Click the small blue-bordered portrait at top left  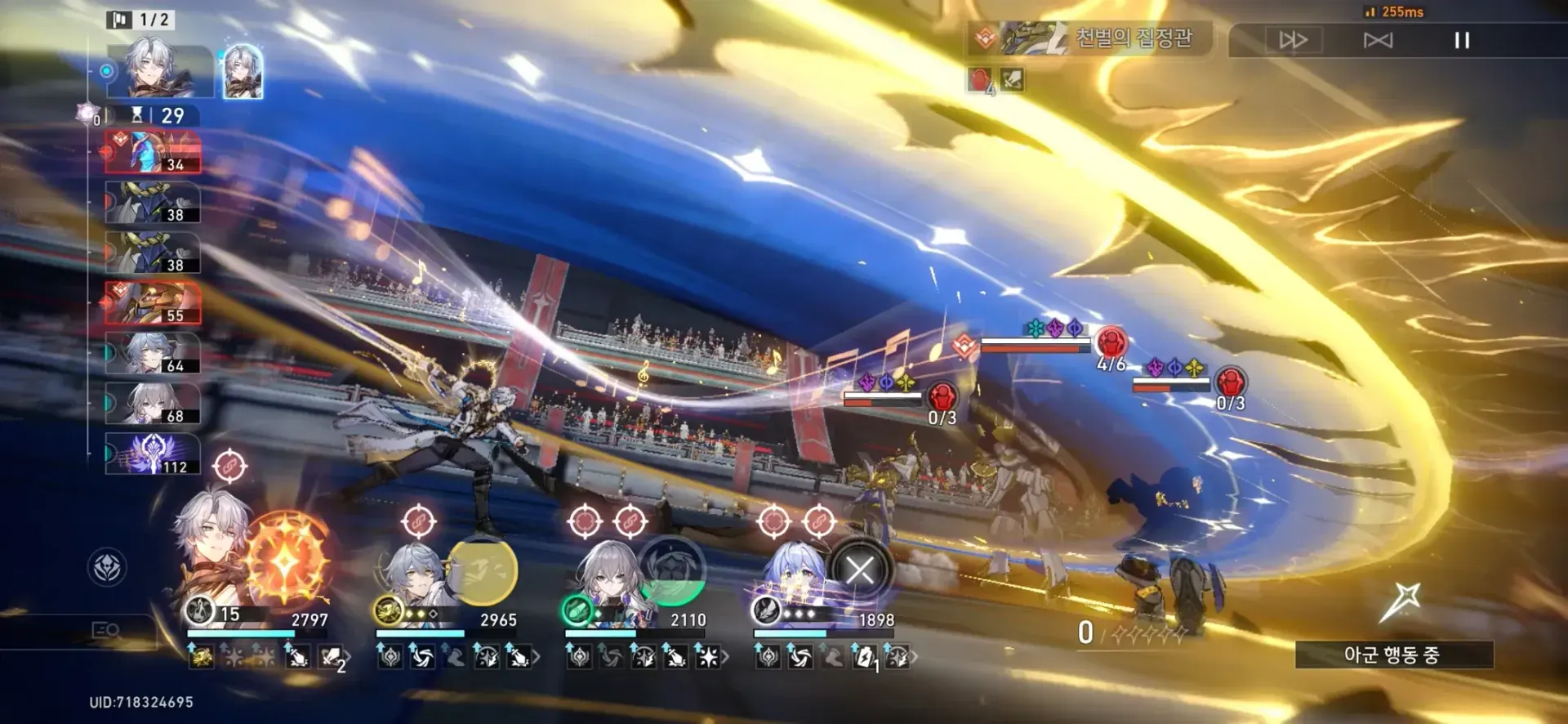243,72
